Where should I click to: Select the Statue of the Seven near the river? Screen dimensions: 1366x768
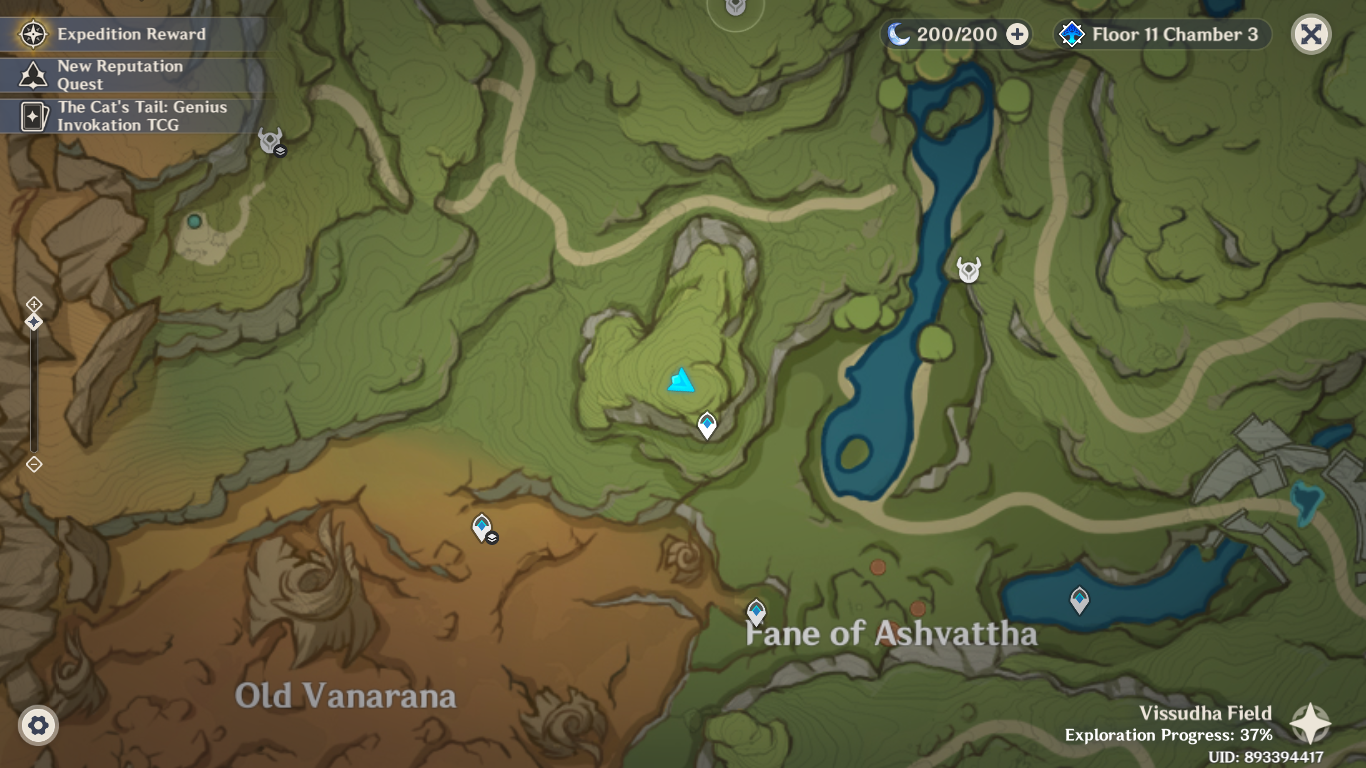(967, 269)
